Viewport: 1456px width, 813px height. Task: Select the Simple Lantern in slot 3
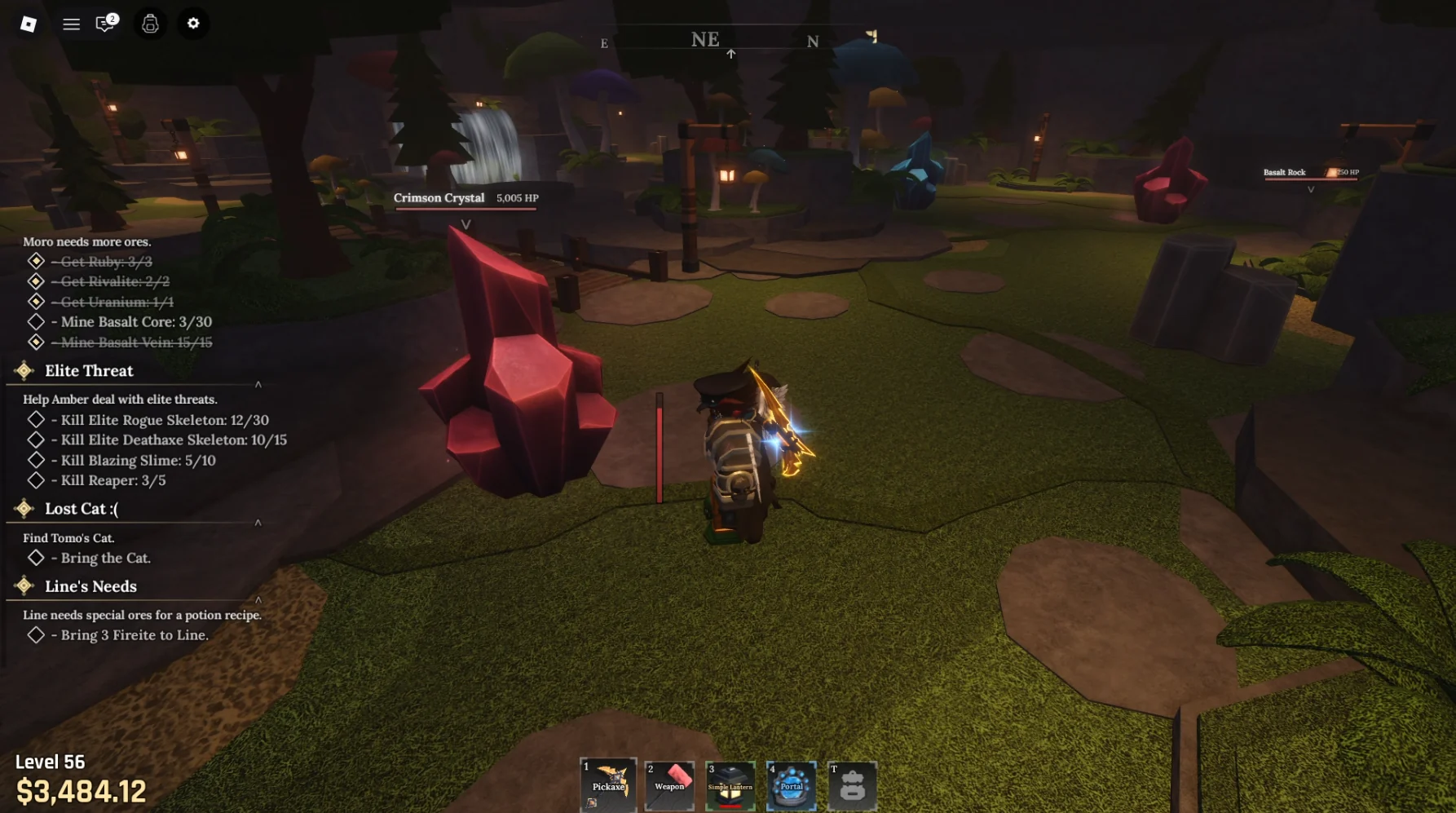(730, 785)
